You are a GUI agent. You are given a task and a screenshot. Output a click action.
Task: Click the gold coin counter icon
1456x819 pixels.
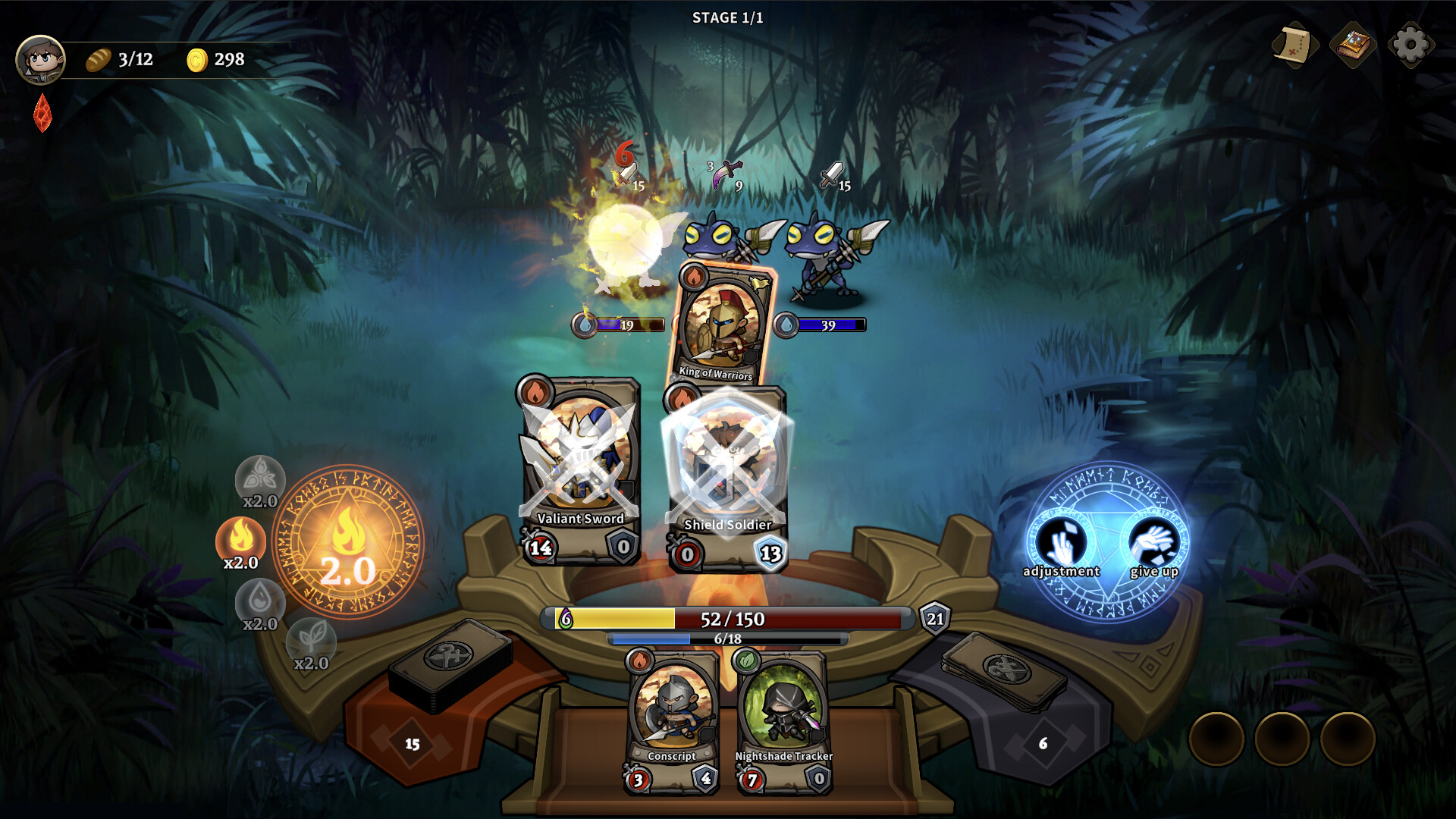[198, 59]
